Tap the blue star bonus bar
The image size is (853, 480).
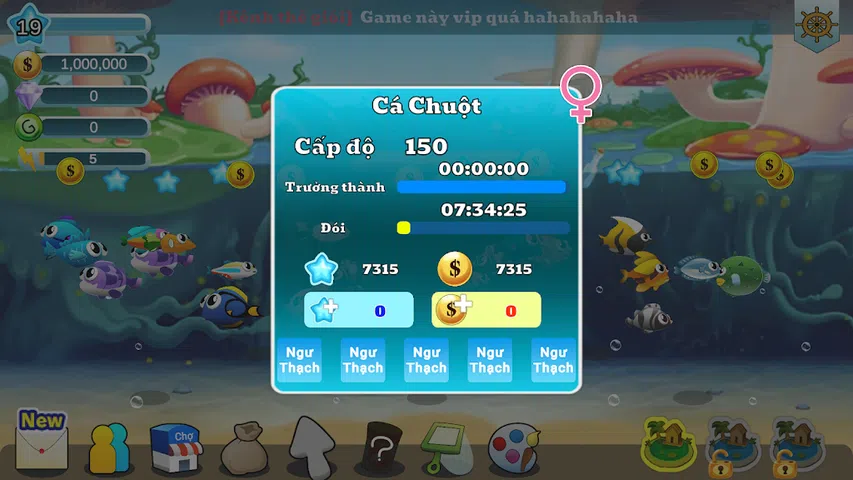pyautogui.click(x=358, y=310)
